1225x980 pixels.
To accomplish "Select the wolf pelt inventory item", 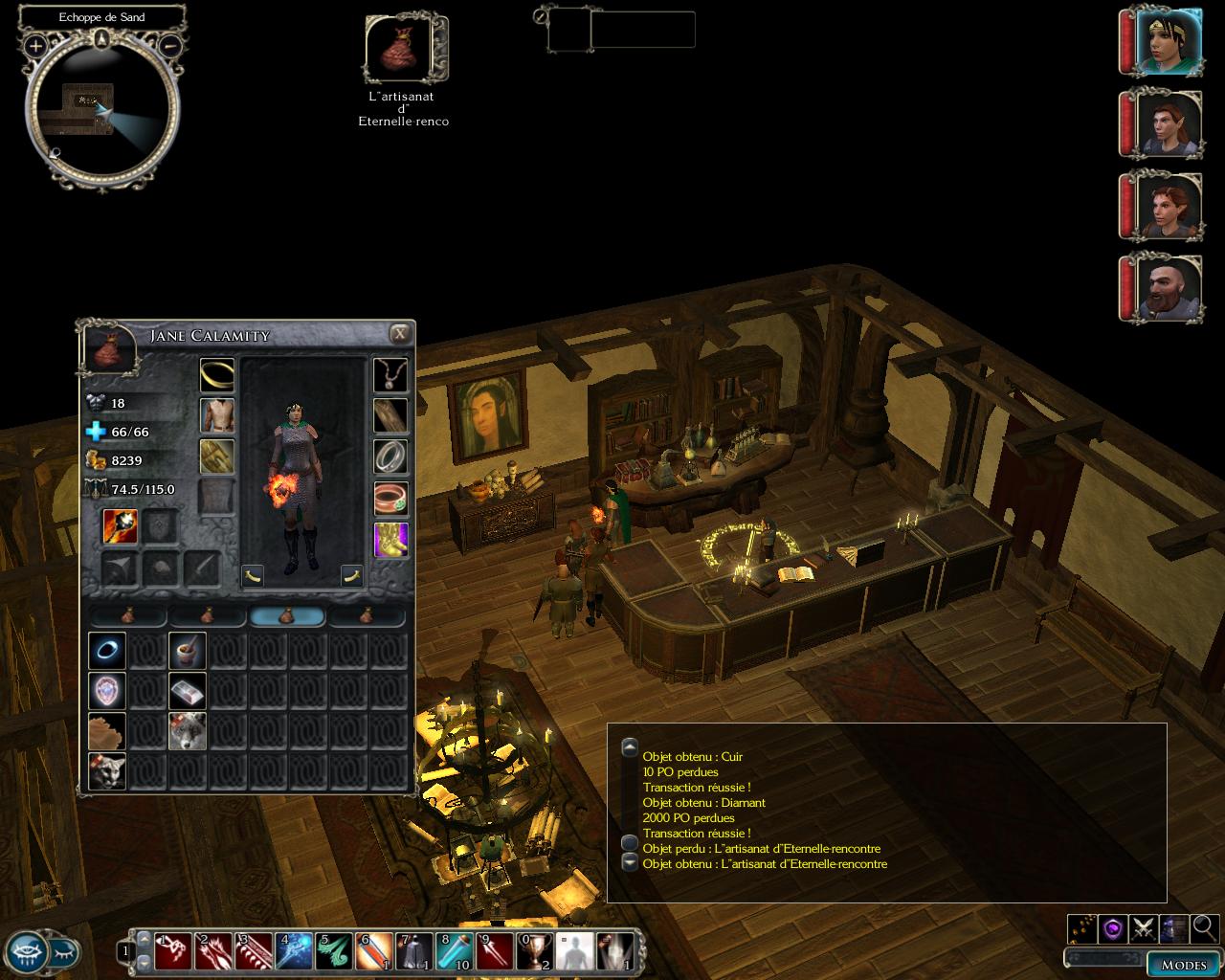I will point(187,731).
